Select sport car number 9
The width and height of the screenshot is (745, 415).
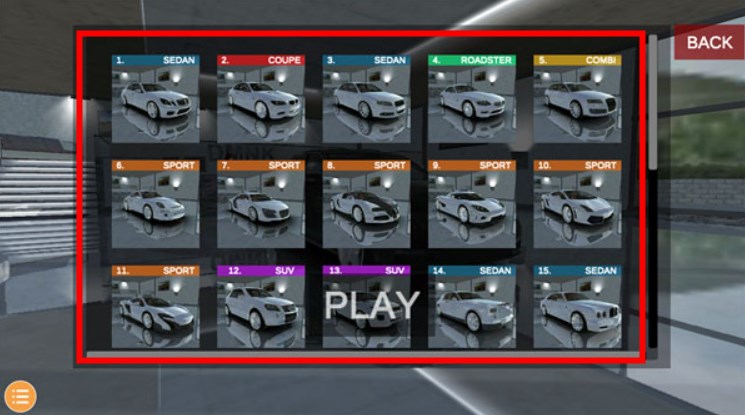click(472, 204)
